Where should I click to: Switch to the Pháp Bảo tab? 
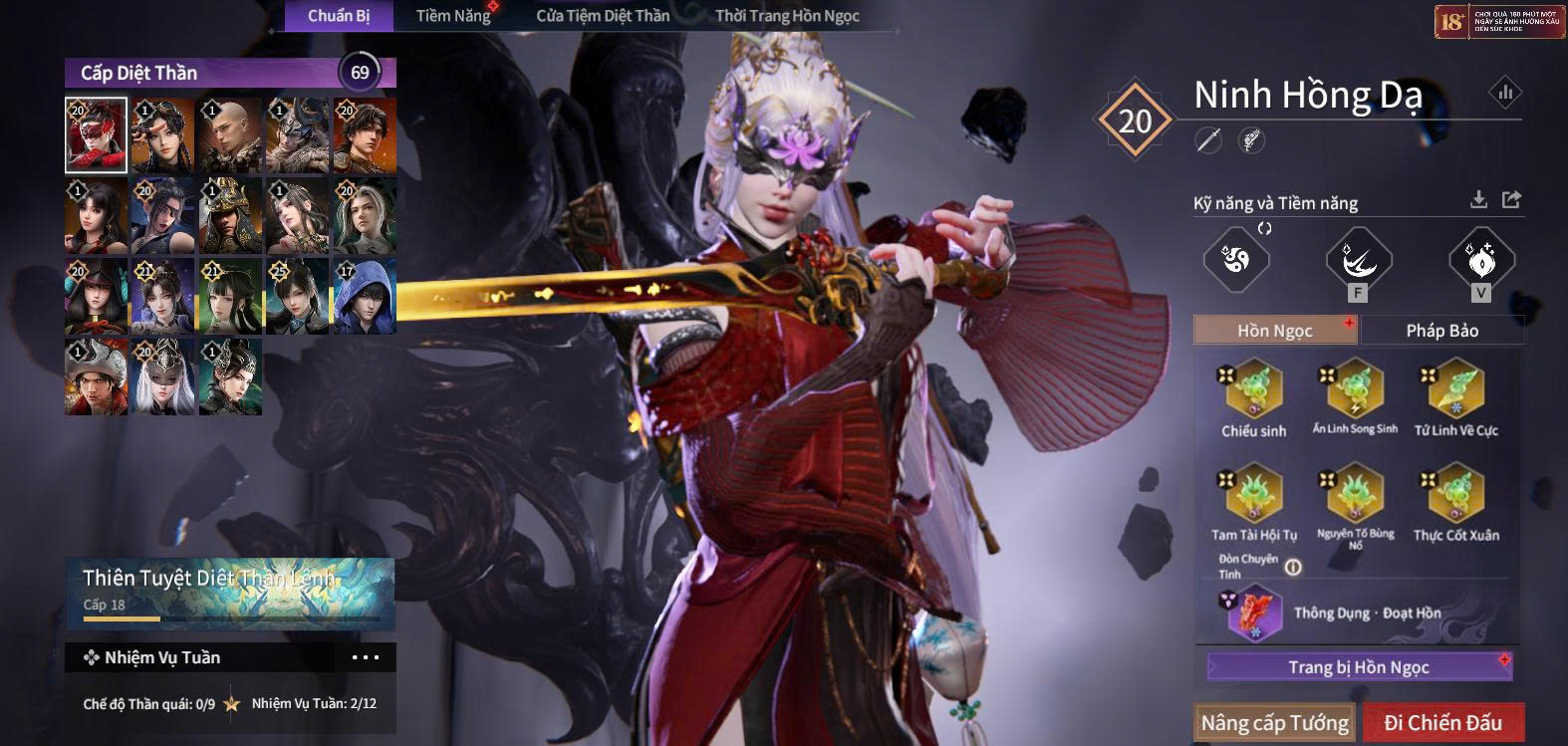1441,331
